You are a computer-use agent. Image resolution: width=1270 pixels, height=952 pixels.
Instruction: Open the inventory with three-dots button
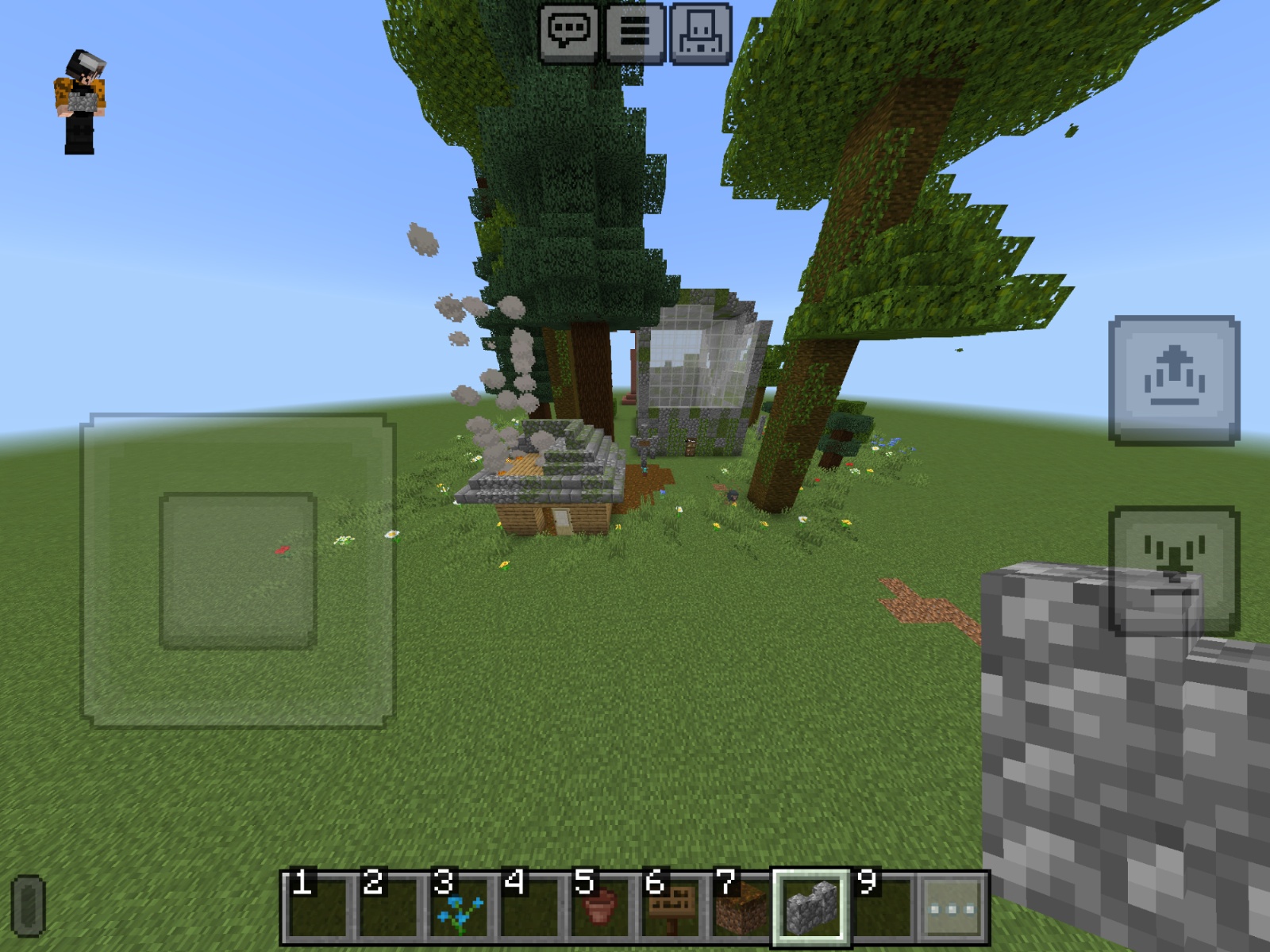click(x=952, y=908)
